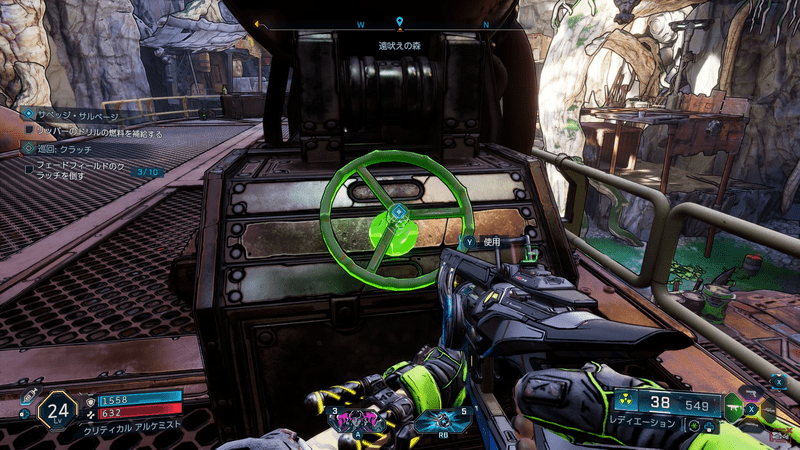Click the level 24 character badge

click(x=57, y=408)
